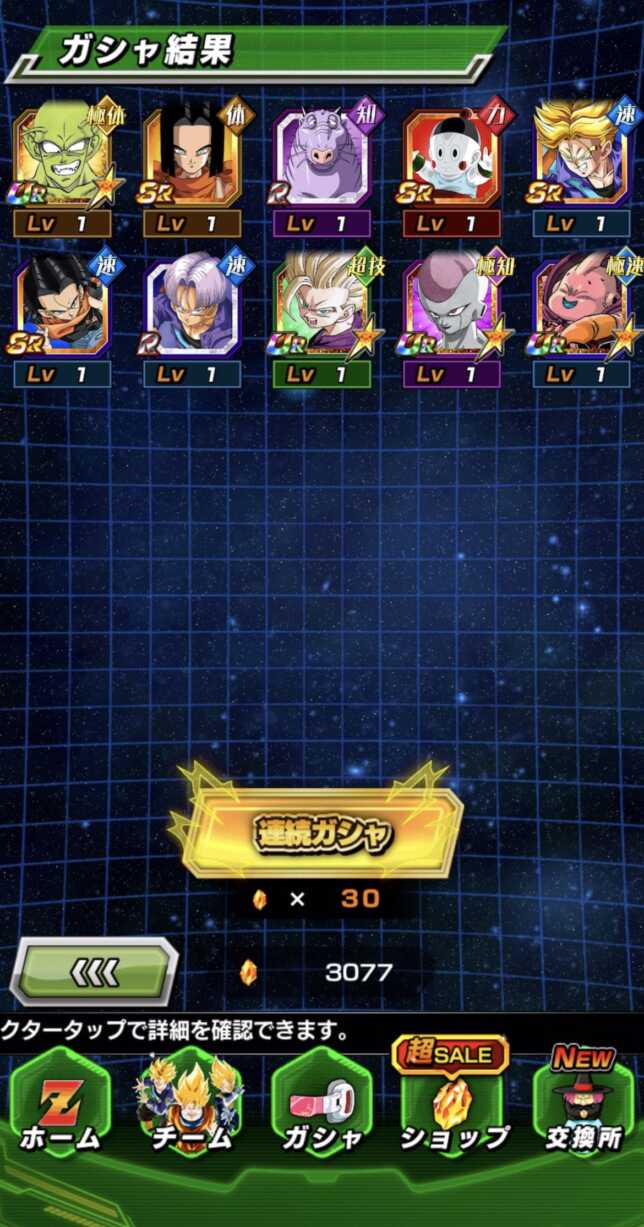This screenshot has height=1227, width=644.
Task: Open the ホーム home menu
Action: [x=62, y=1107]
